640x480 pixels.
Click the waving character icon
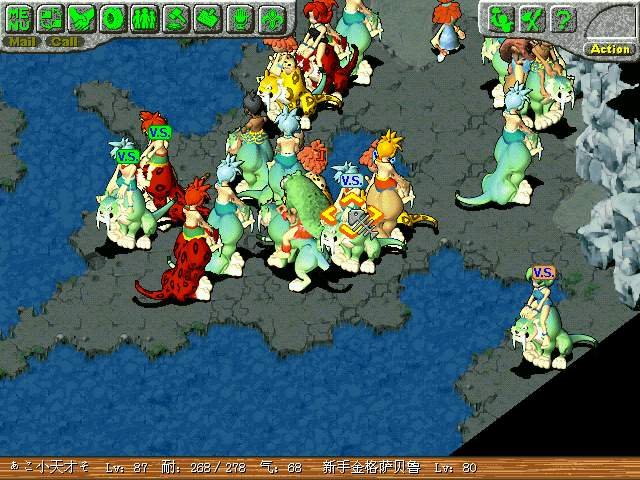503,18
